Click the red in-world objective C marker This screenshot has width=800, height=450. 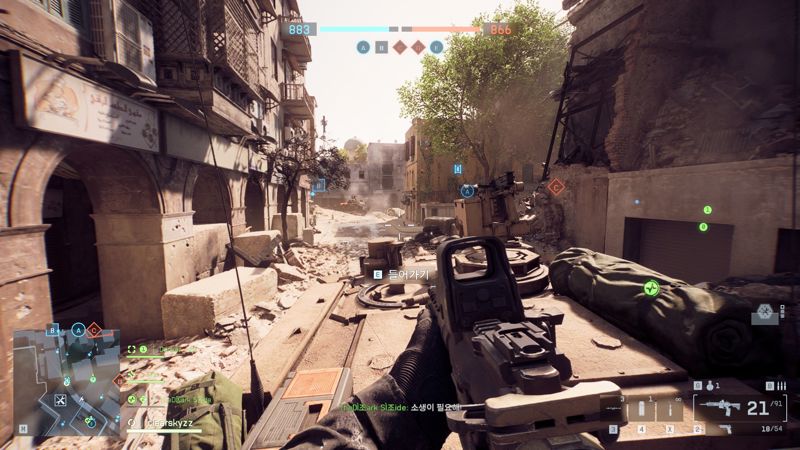[x=556, y=186]
